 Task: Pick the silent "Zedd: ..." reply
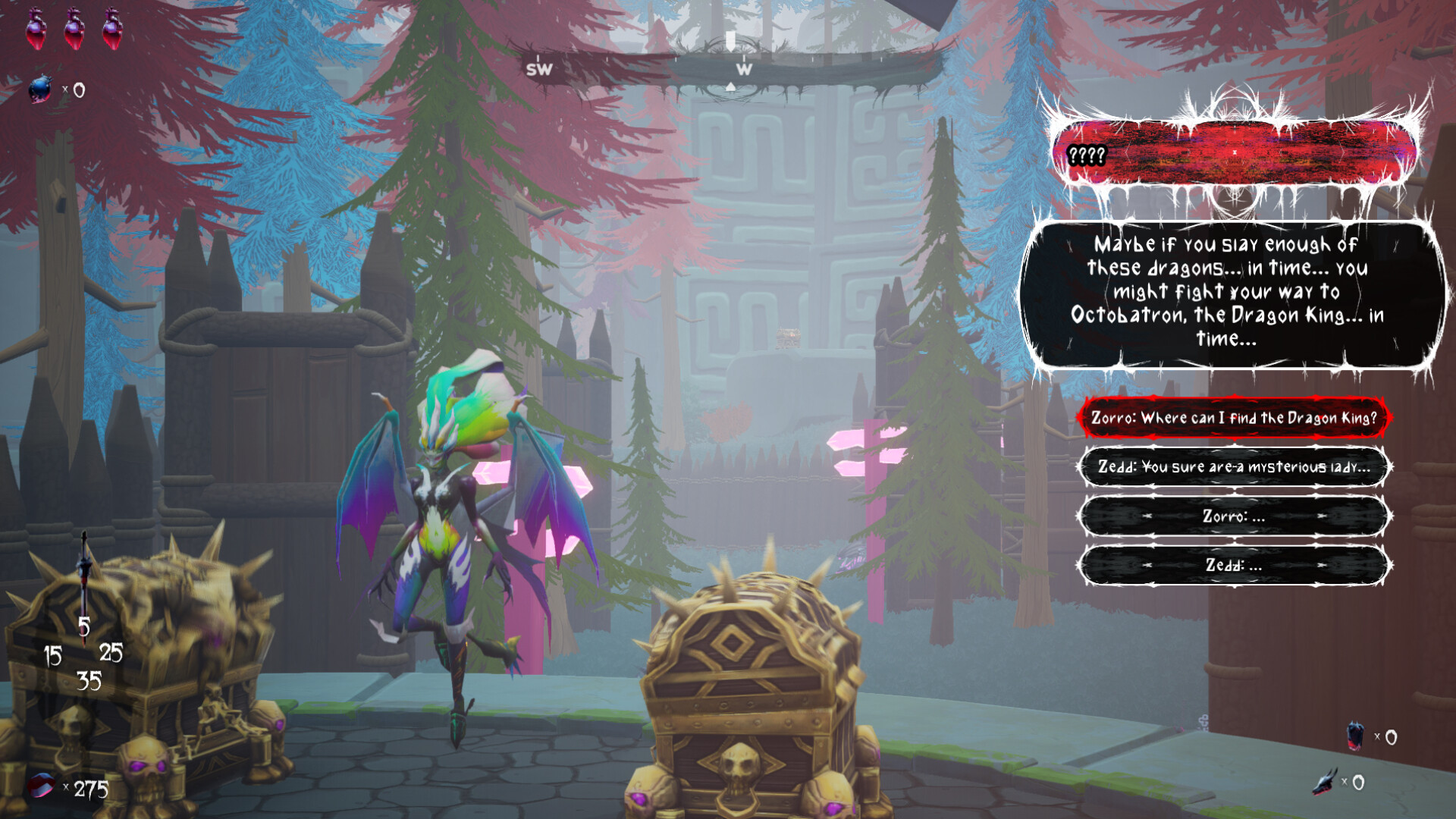1233,565
